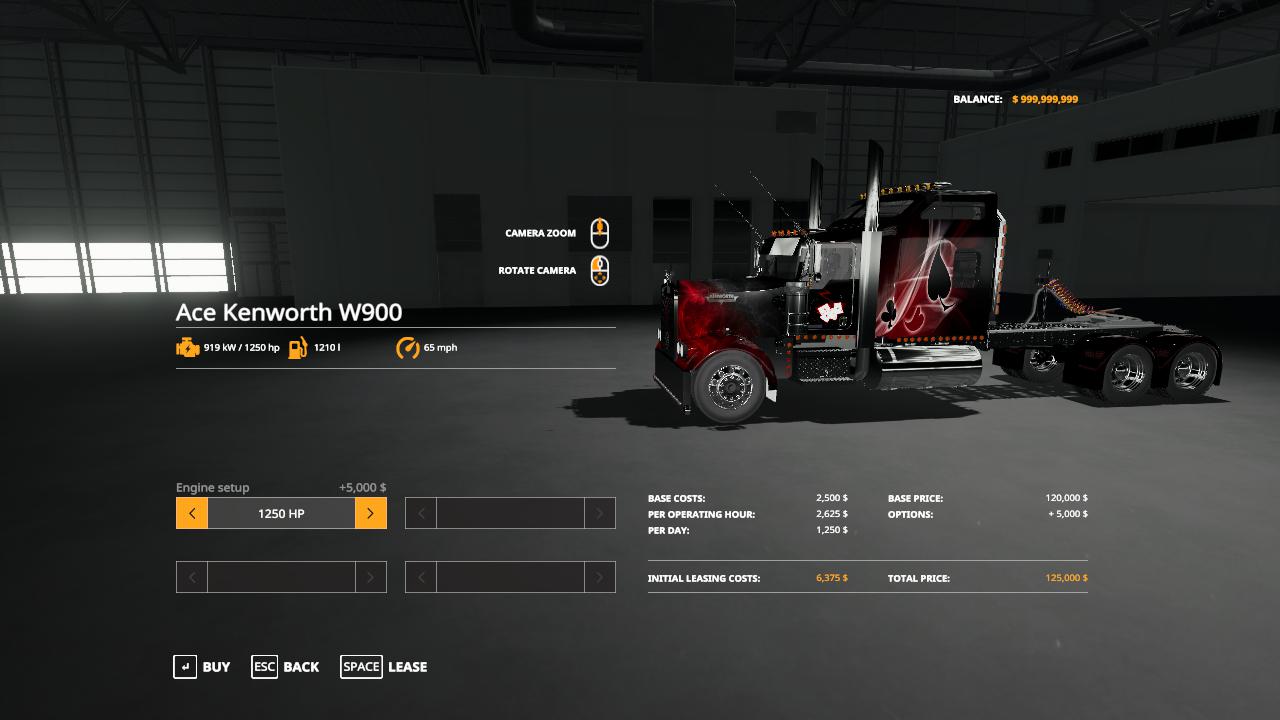The width and height of the screenshot is (1280, 720).
Task: Buy the Ace Kenworth W900
Action: click(202, 667)
